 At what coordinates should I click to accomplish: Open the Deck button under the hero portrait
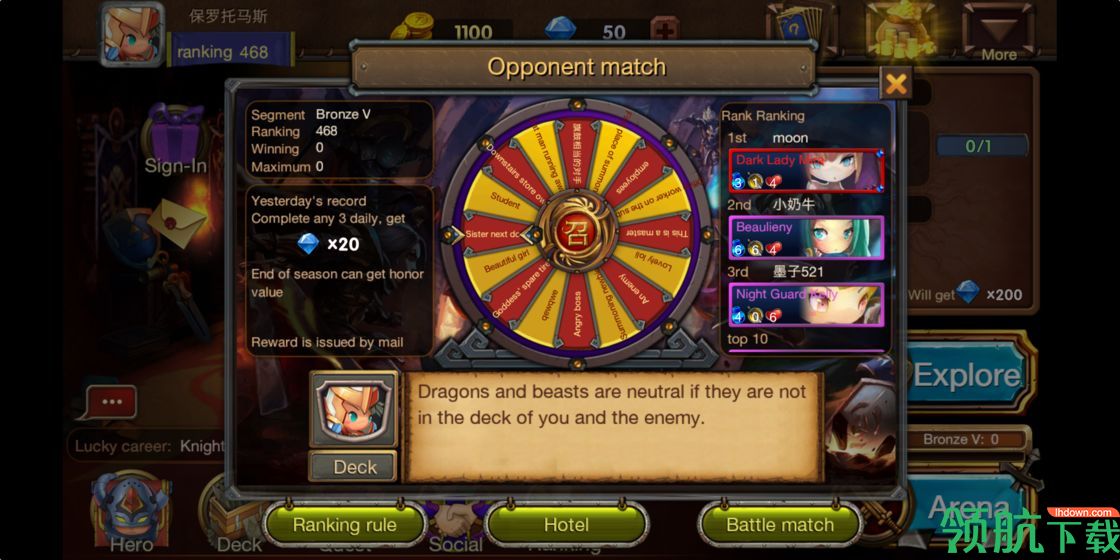pos(354,466)
